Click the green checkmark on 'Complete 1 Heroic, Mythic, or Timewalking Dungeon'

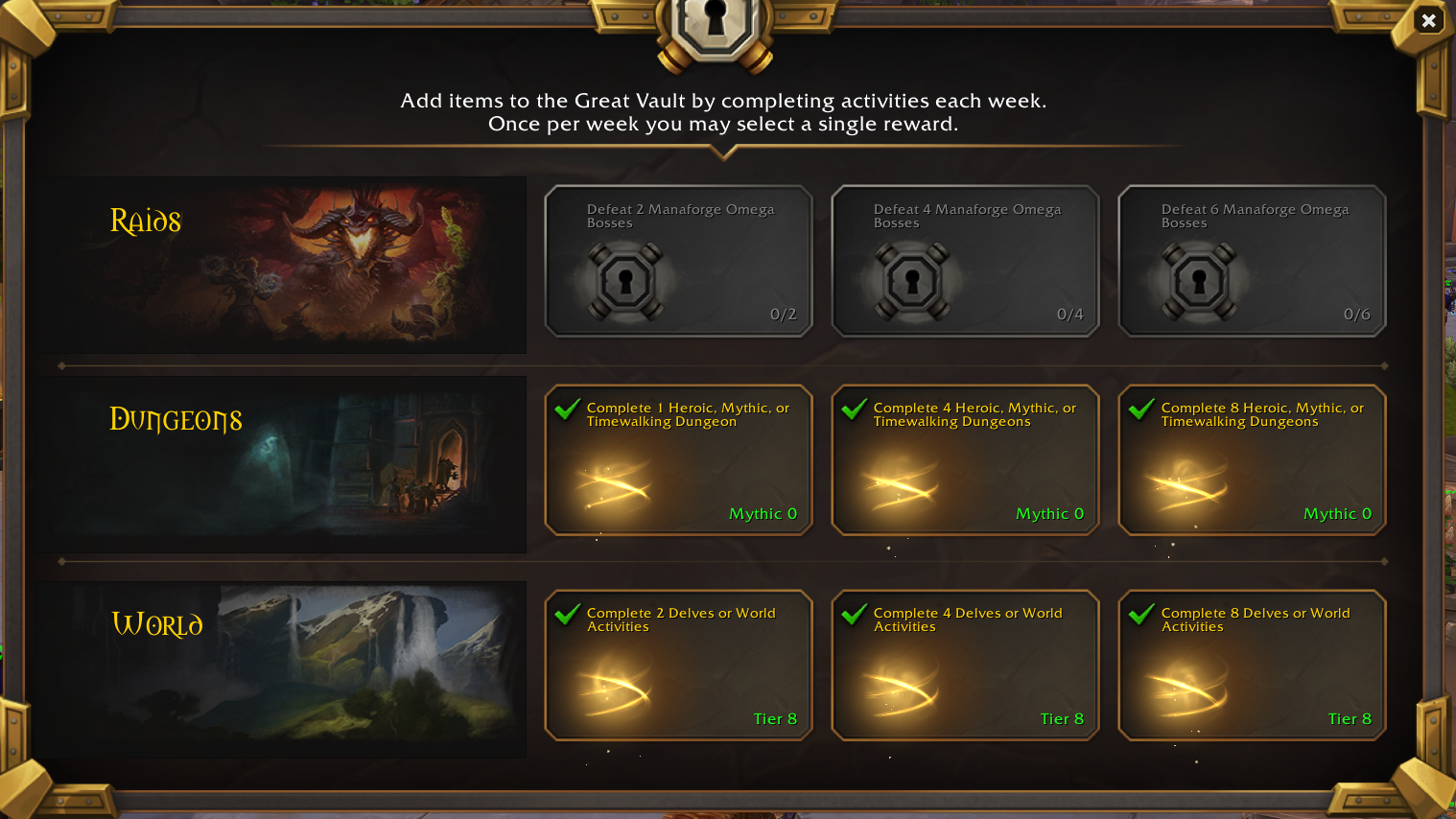[567, 410]
